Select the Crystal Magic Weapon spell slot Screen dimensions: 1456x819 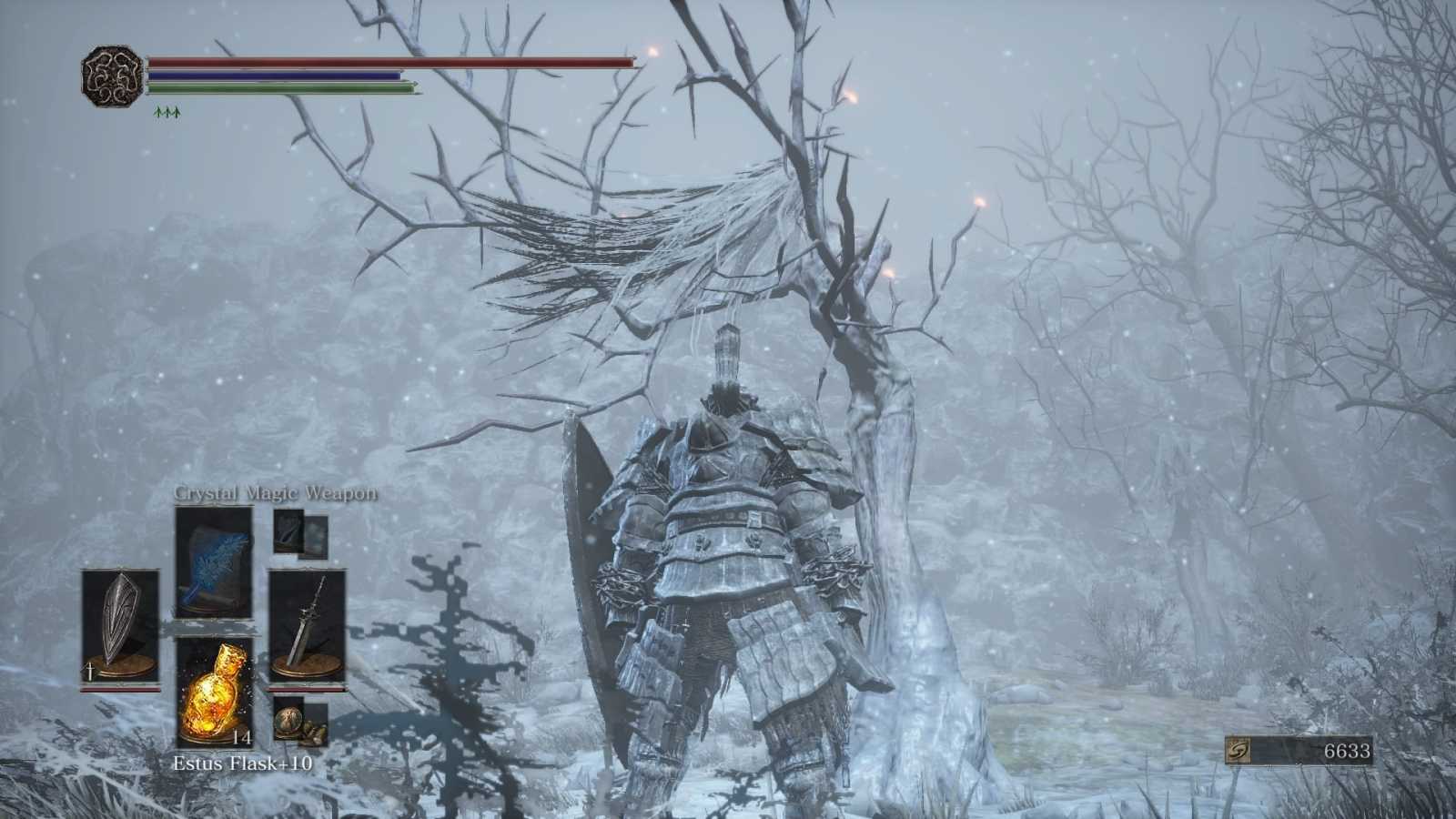[x=214, y=564]
